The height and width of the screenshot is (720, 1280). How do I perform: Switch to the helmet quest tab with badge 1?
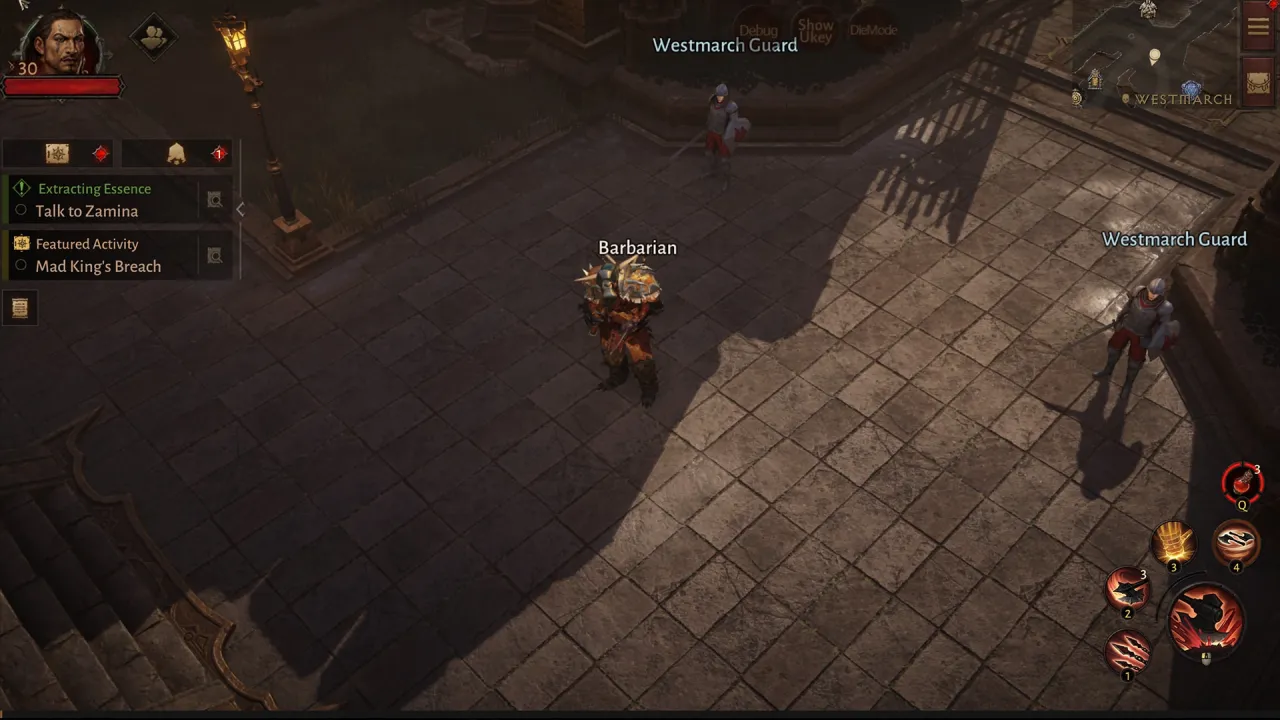tap(176, 152)
